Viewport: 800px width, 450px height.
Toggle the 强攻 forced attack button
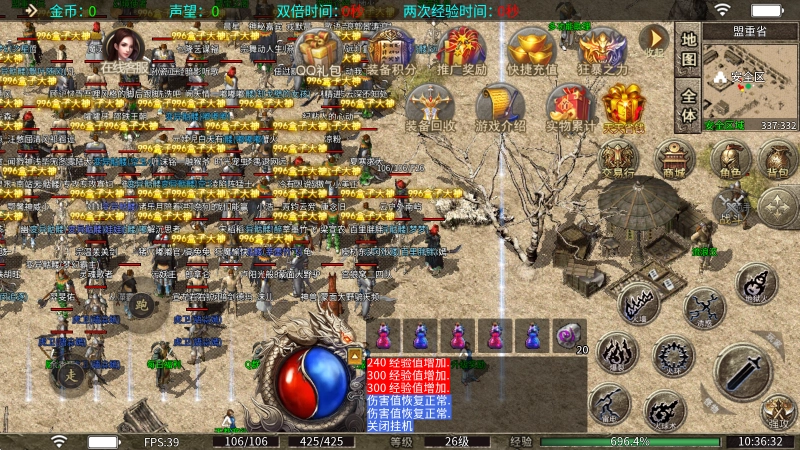pos(777,410)
